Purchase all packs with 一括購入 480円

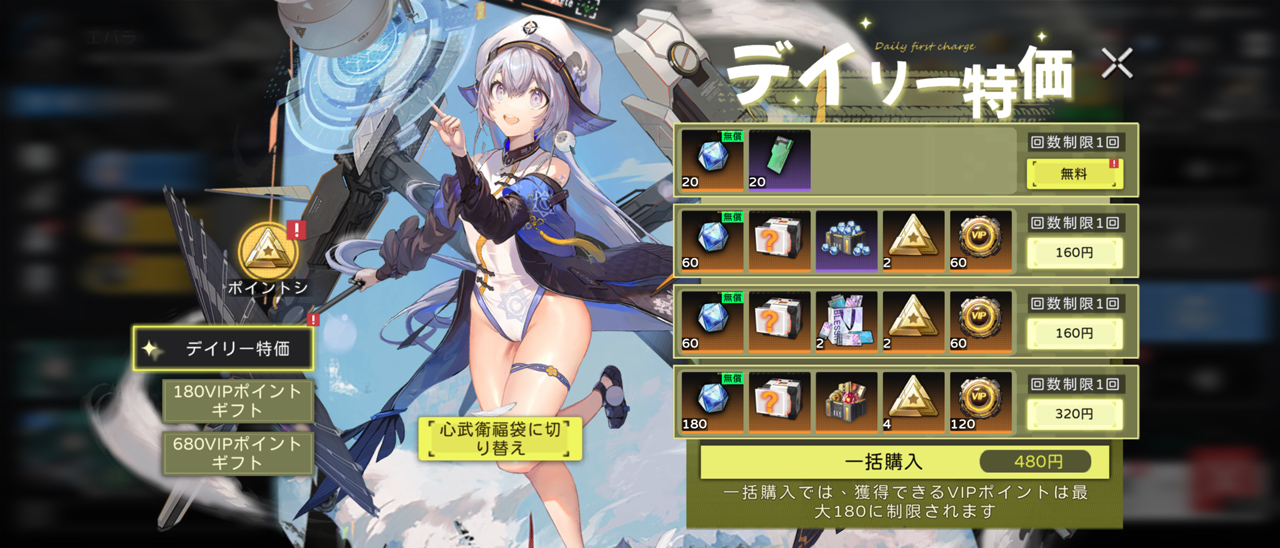pos(904,462)
